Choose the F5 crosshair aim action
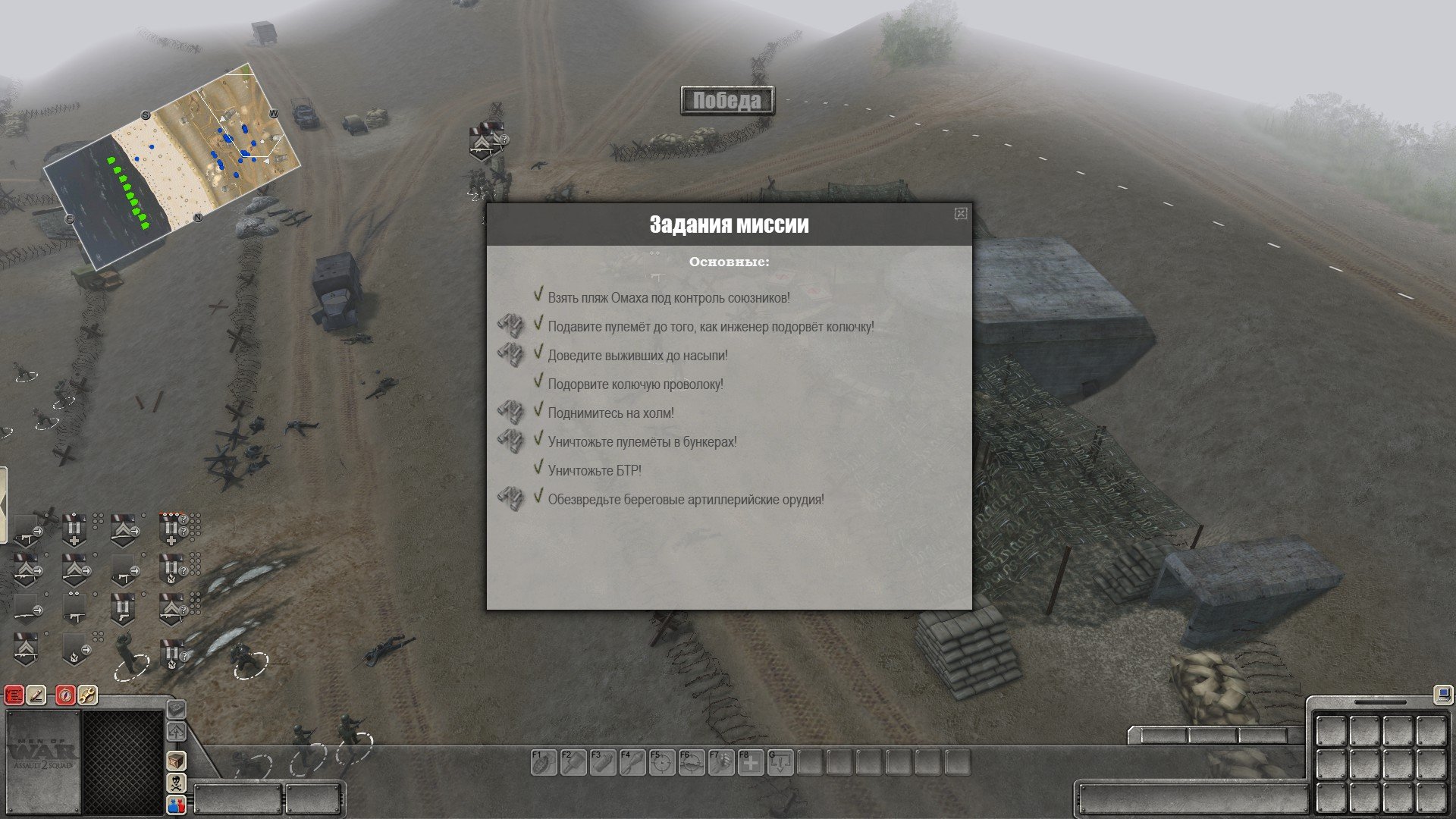1456x819 pixels. point(662,762)
